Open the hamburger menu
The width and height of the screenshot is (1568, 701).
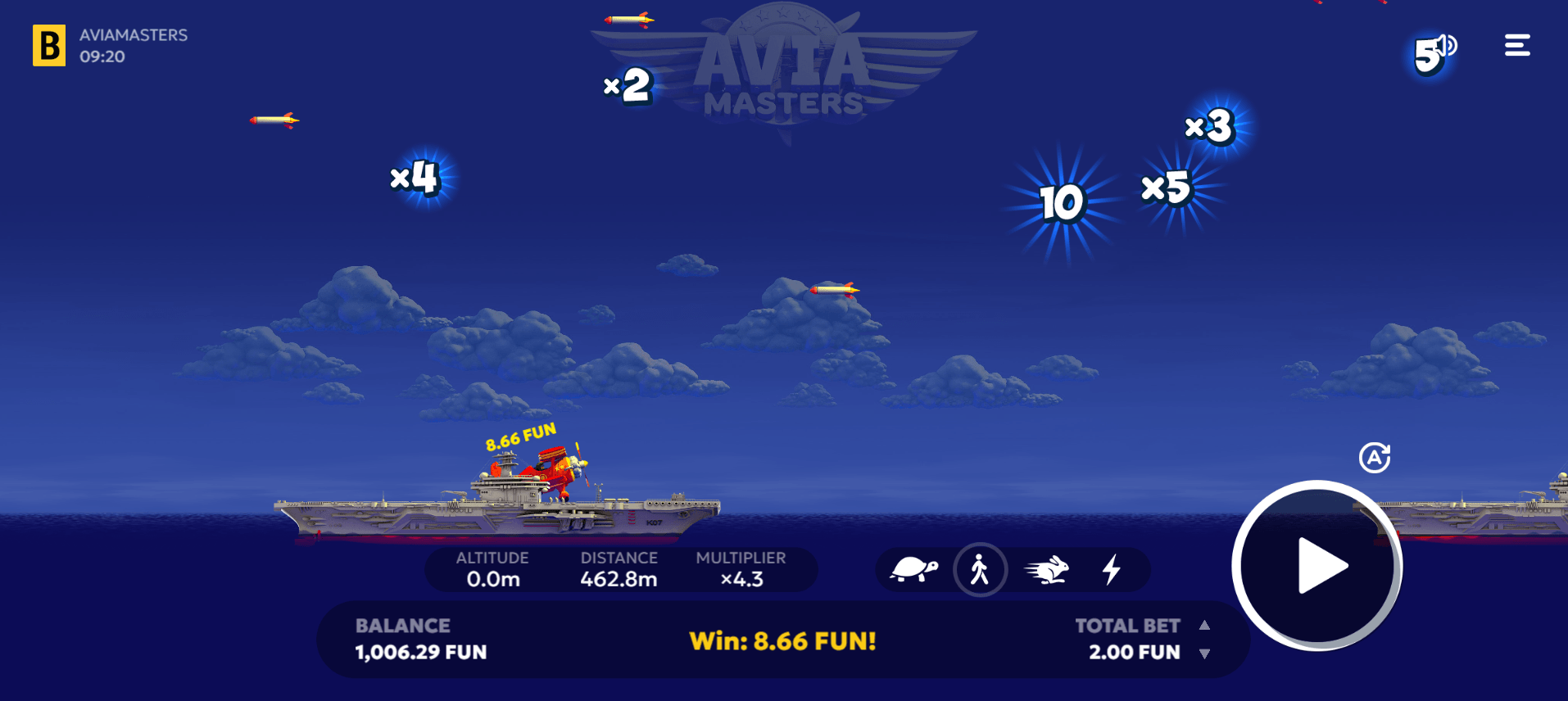coord(1517,46)
